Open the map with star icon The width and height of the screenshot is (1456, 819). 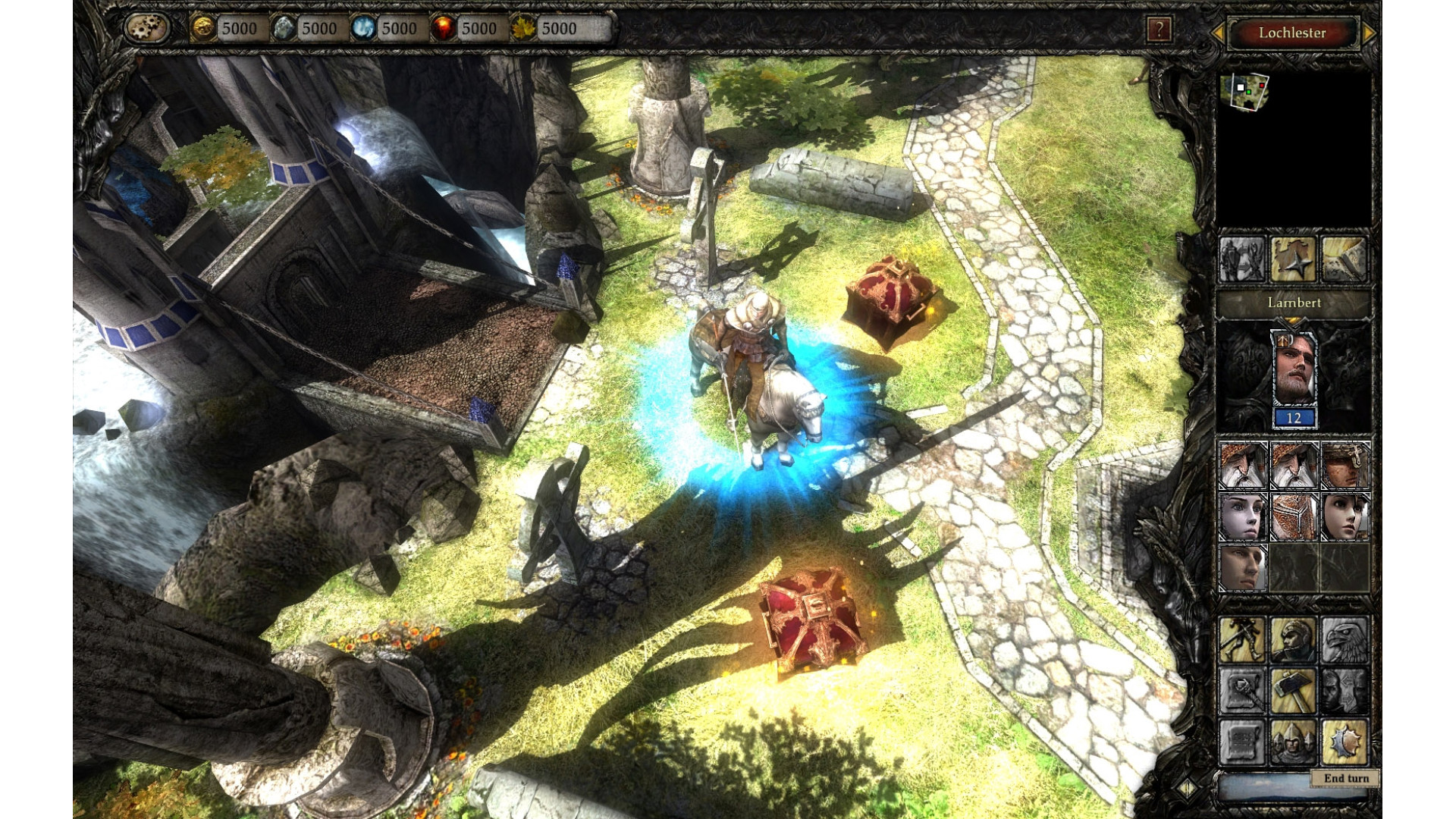click(x=1293, y=259)
